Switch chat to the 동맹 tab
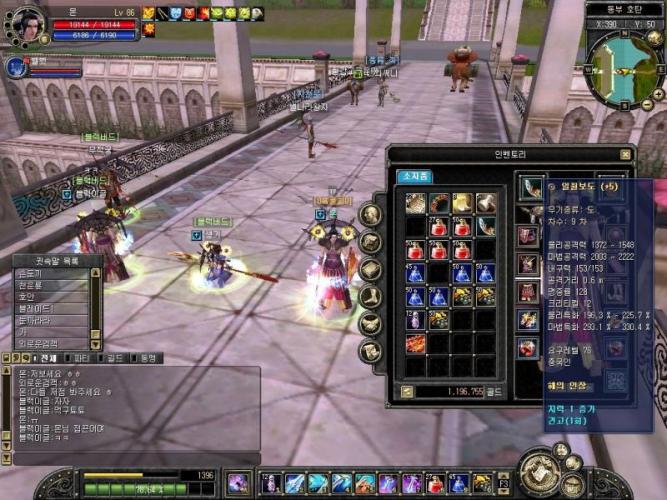Image resolution: width=667 pixels, height=500 pixels. pos(147,357)
